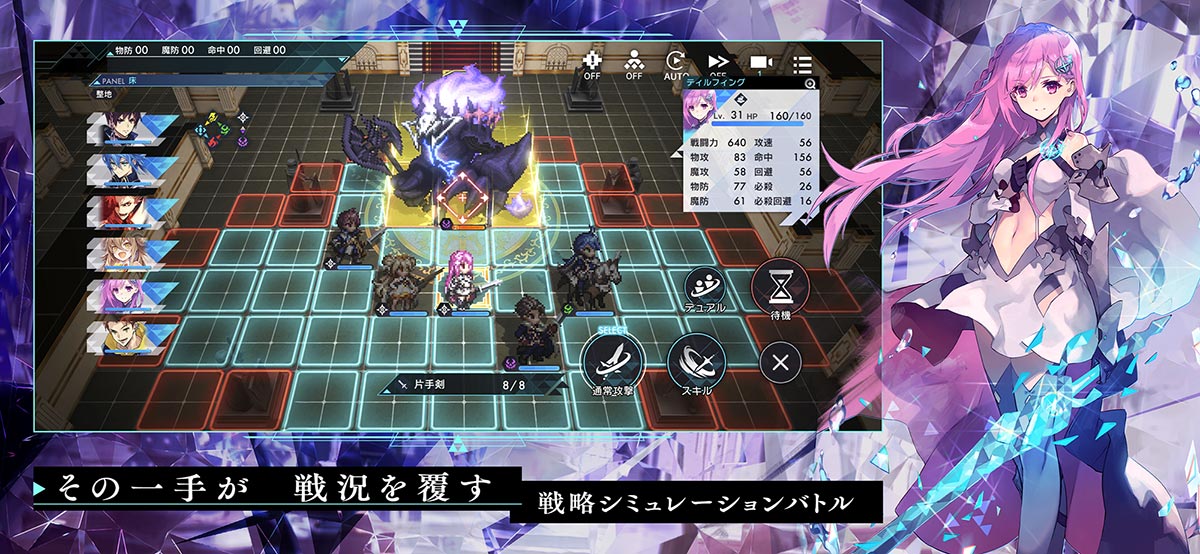Toggle the AUTO battle button
Viewport: 1200px width, 554px height.
click(x=677, y=64)
